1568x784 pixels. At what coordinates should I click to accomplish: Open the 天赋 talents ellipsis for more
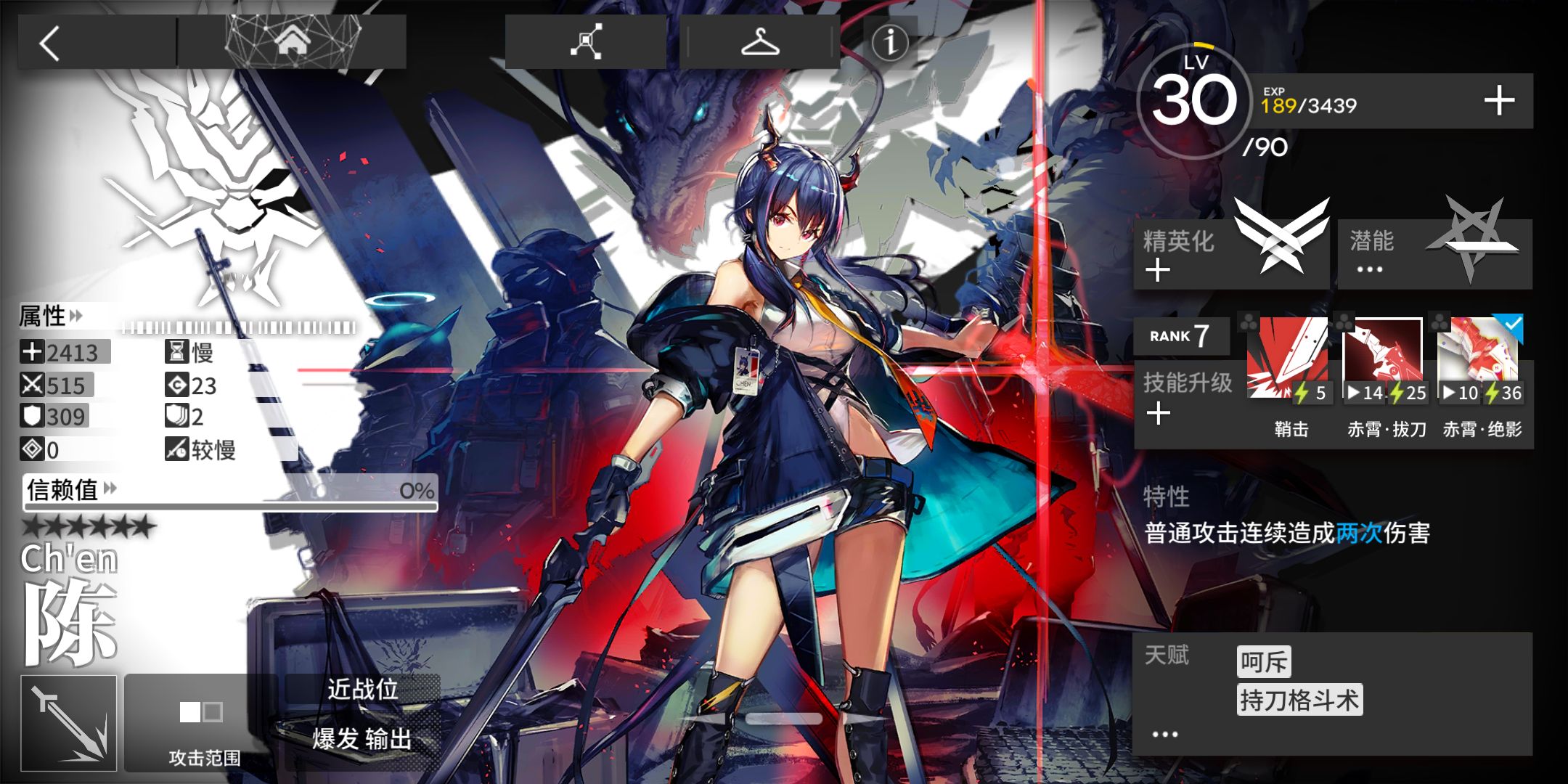(x=1164, y=735)
